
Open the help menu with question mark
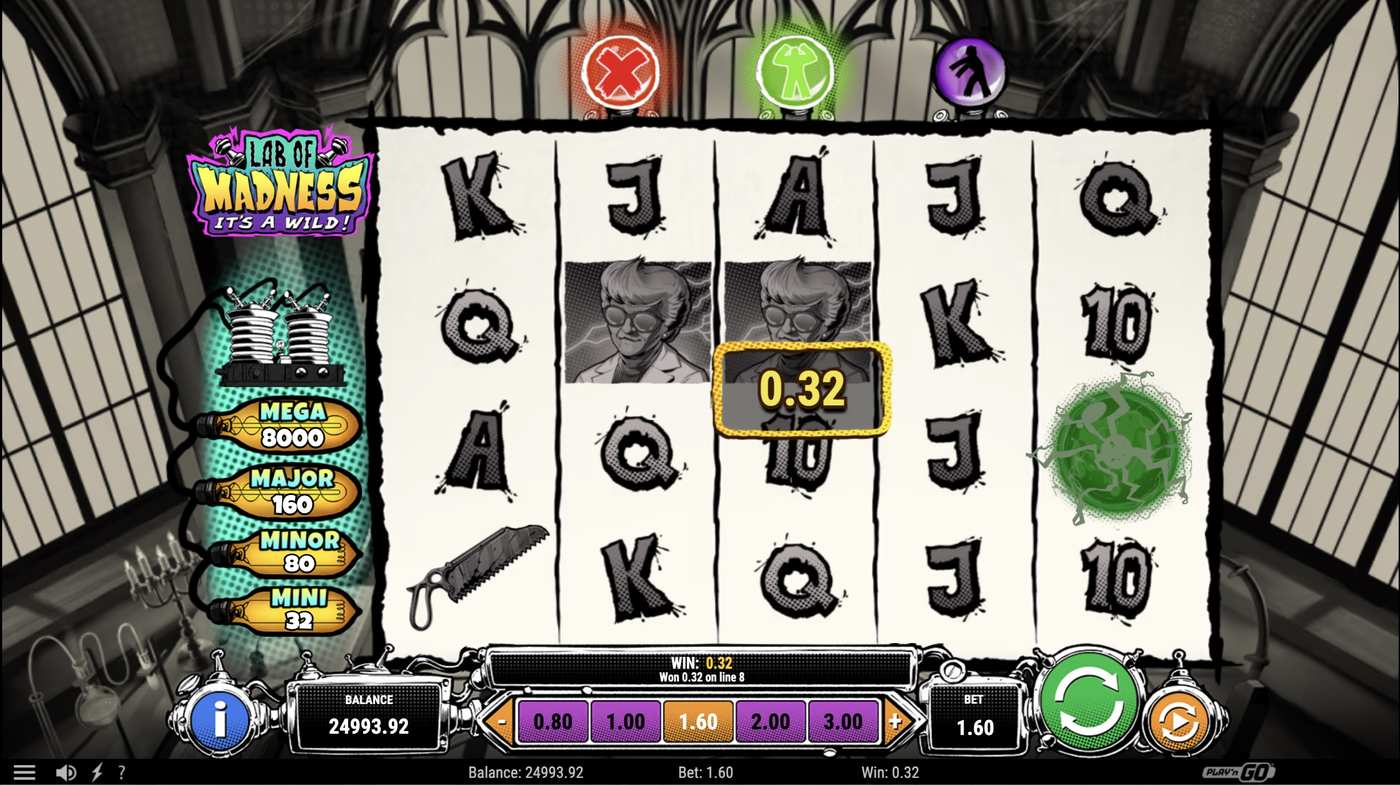(x=121, y=771)
